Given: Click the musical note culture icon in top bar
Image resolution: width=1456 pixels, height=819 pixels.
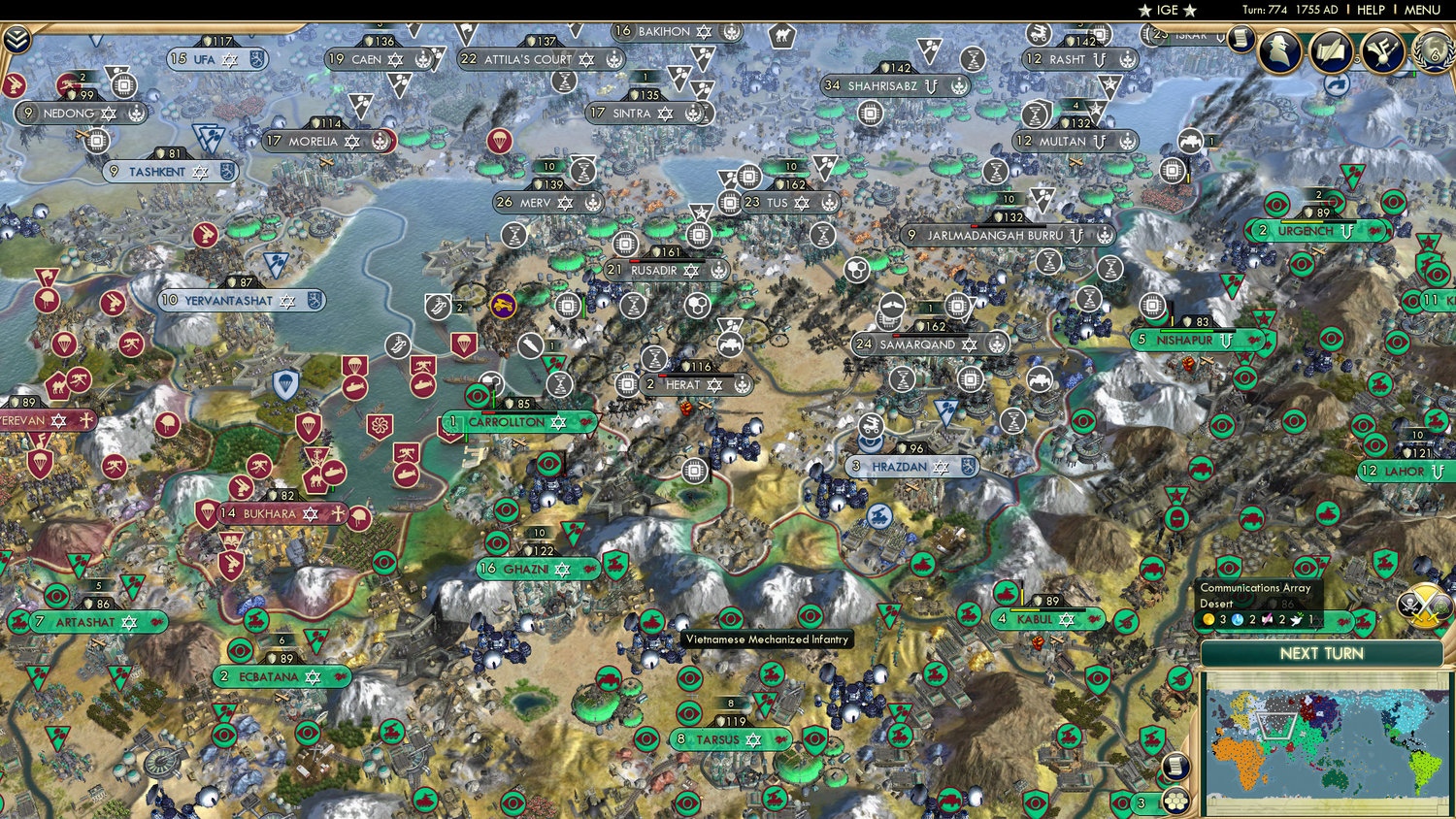Looking at the screenshot, I should pyautogui.click(x=1381, y=53).
